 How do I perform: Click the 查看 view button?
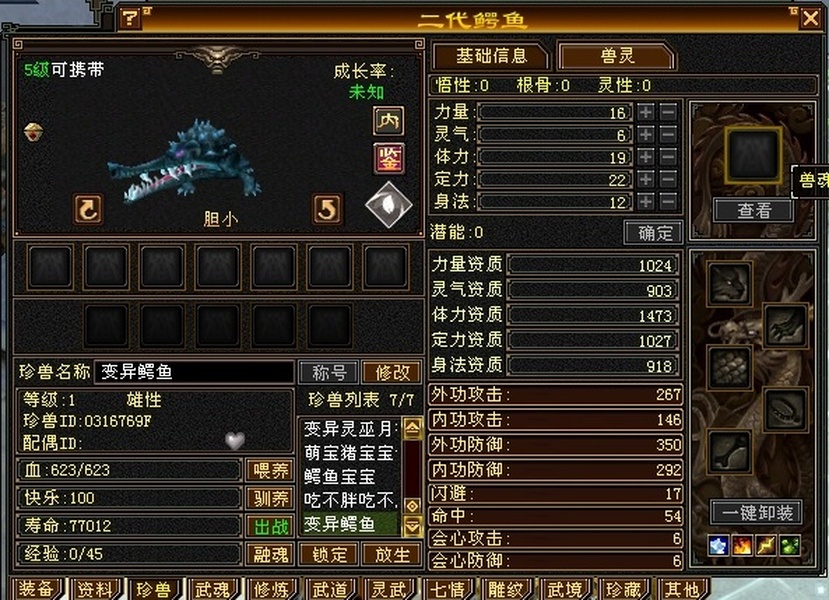(754, 210)
